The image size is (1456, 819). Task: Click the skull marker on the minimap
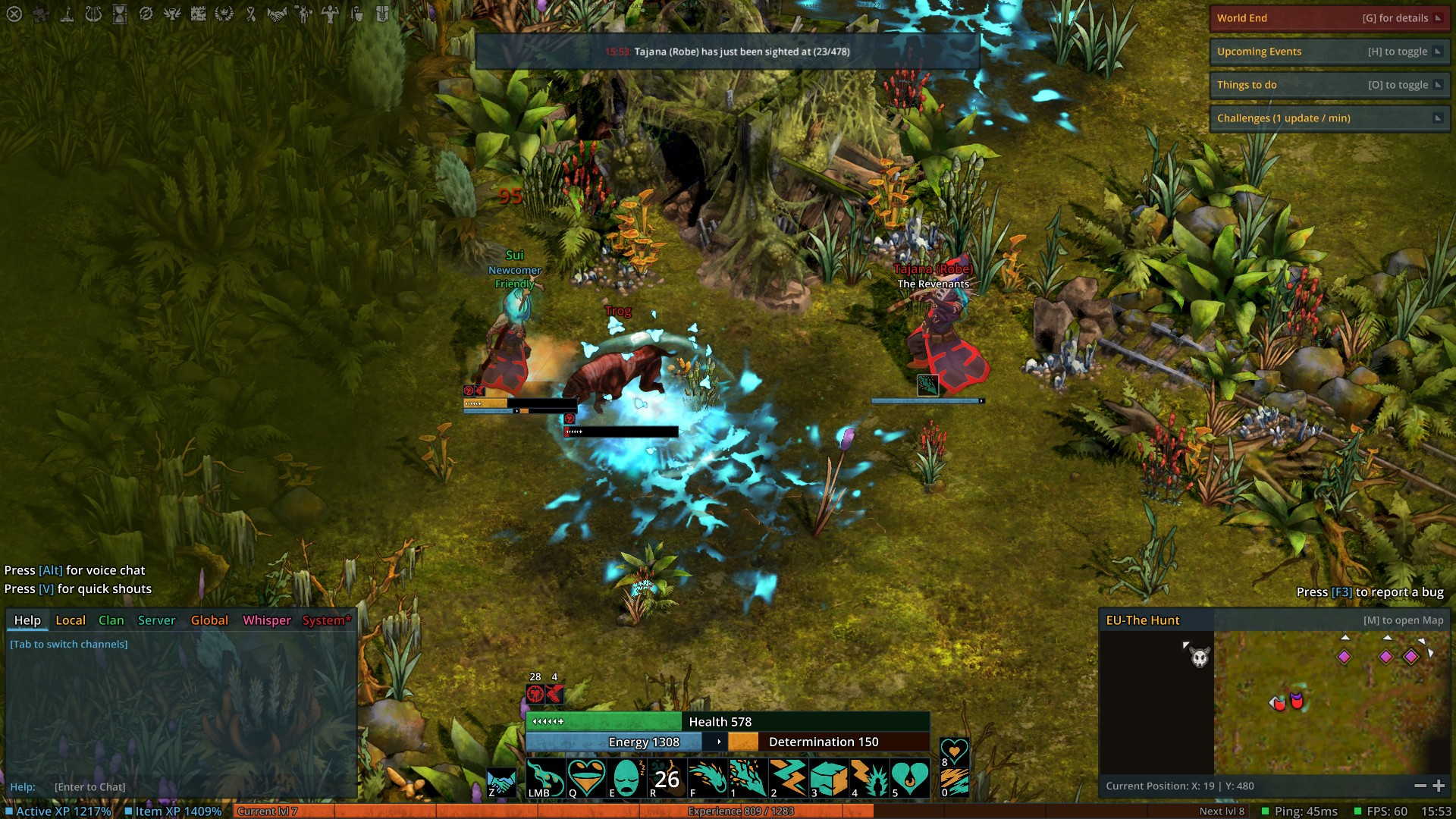pyautogui.click(x=1200, y=657)
